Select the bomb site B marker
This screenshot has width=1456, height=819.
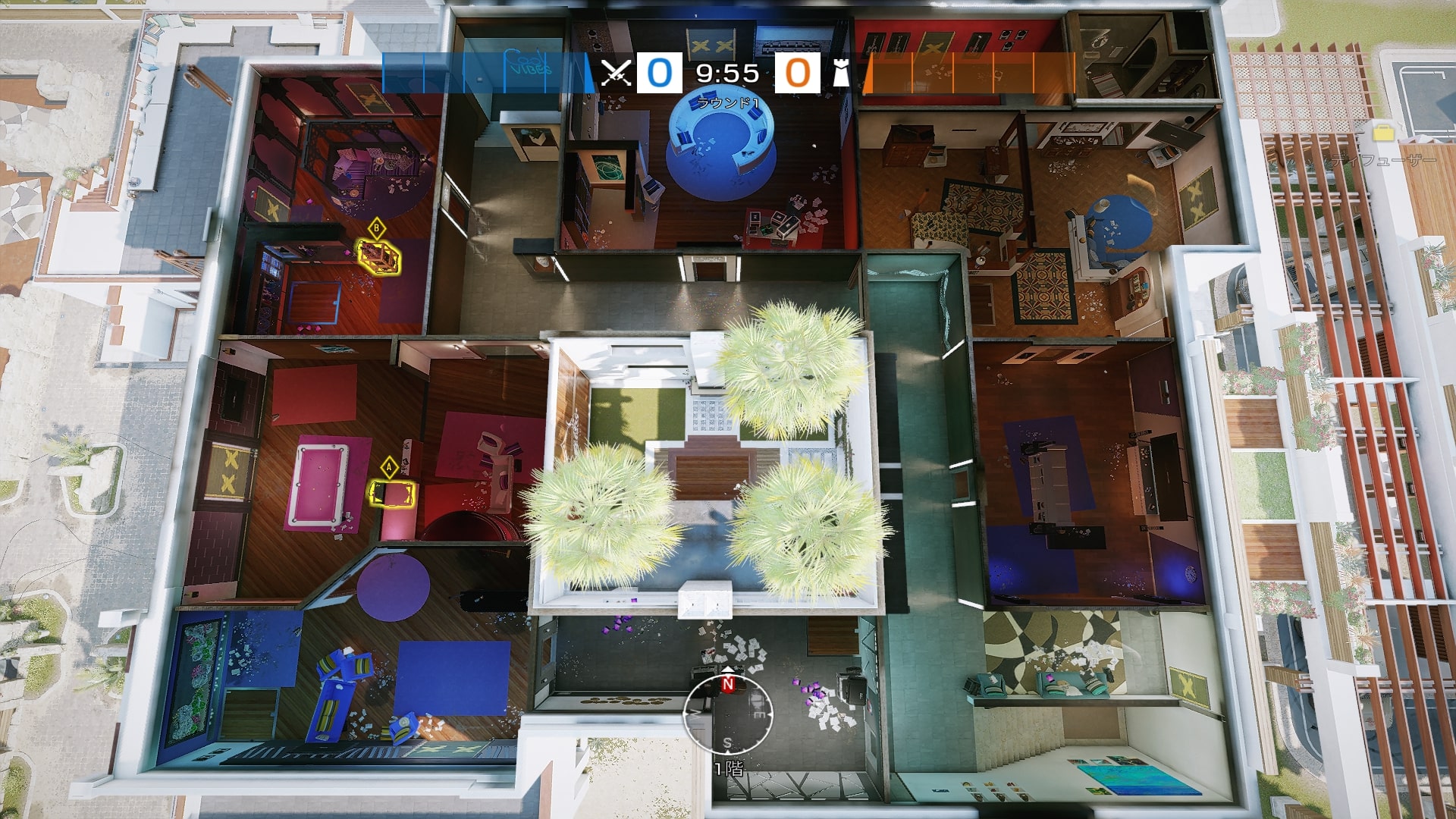(x=376, y=227)
